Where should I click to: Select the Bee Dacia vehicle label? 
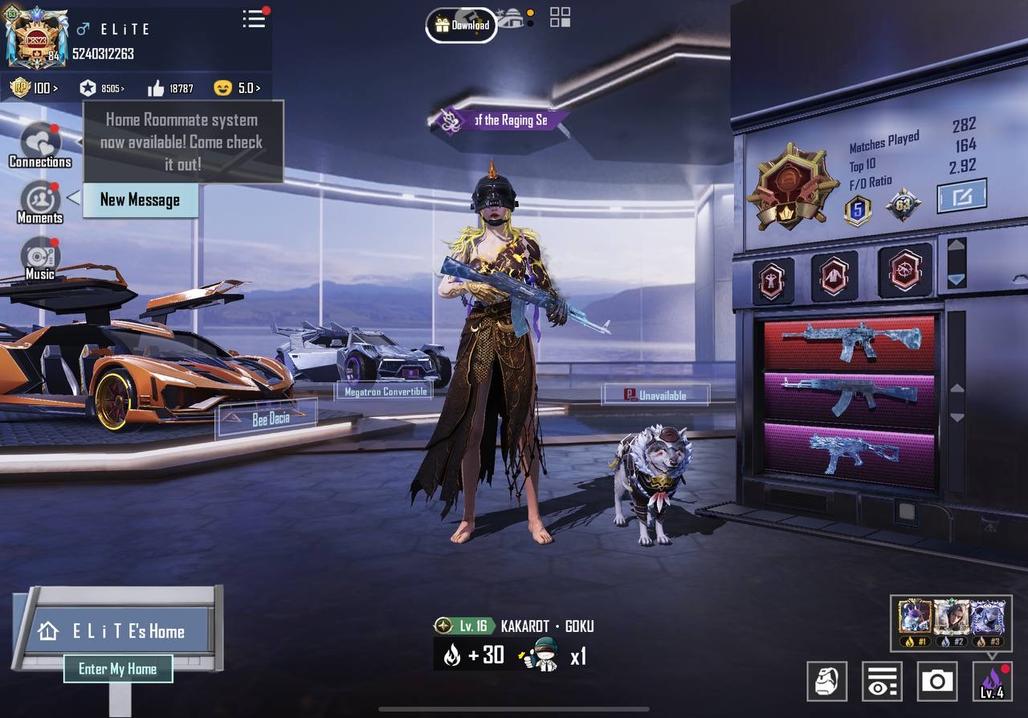(268, 418)
